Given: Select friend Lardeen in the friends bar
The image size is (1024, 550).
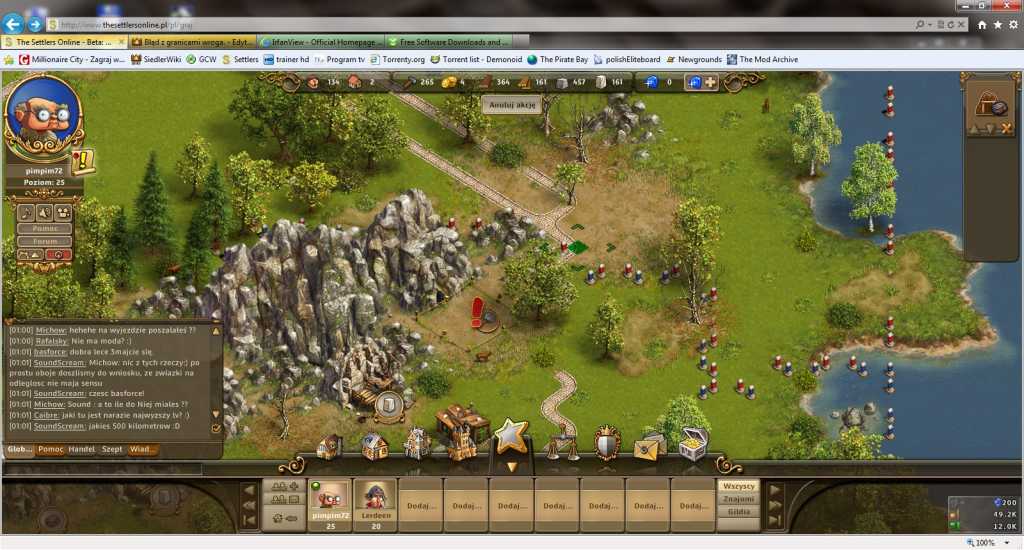Looking at the screenshot, I should tap(373, 503).
